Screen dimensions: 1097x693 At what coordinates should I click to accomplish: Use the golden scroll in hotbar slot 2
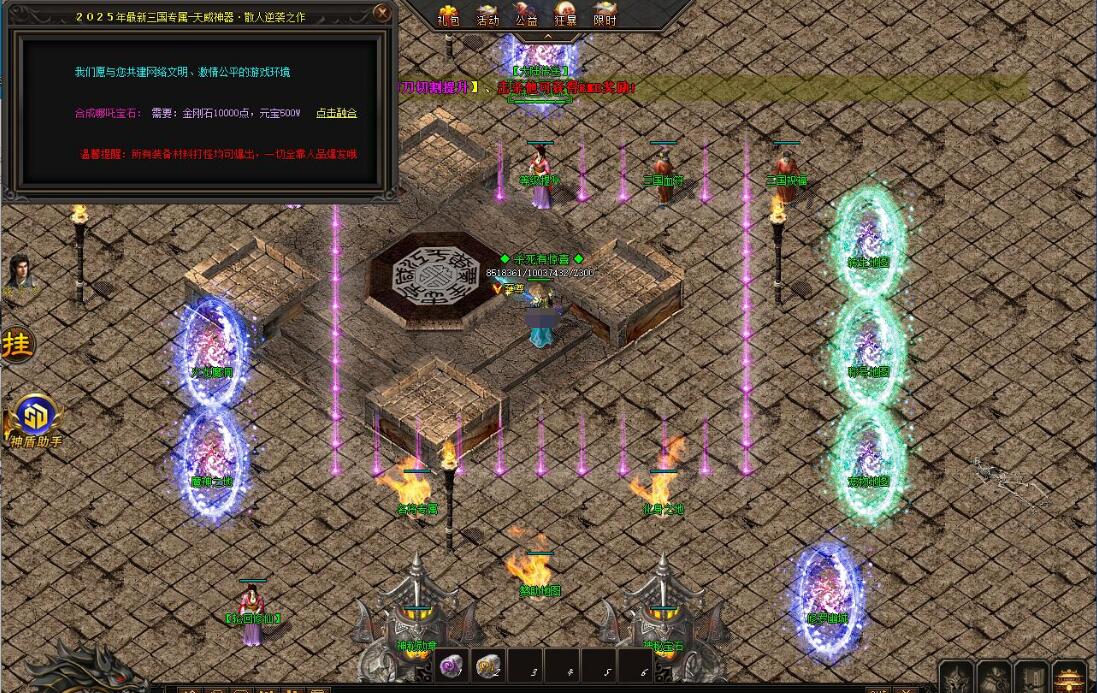pyautogui.click(x=489, y=665)
